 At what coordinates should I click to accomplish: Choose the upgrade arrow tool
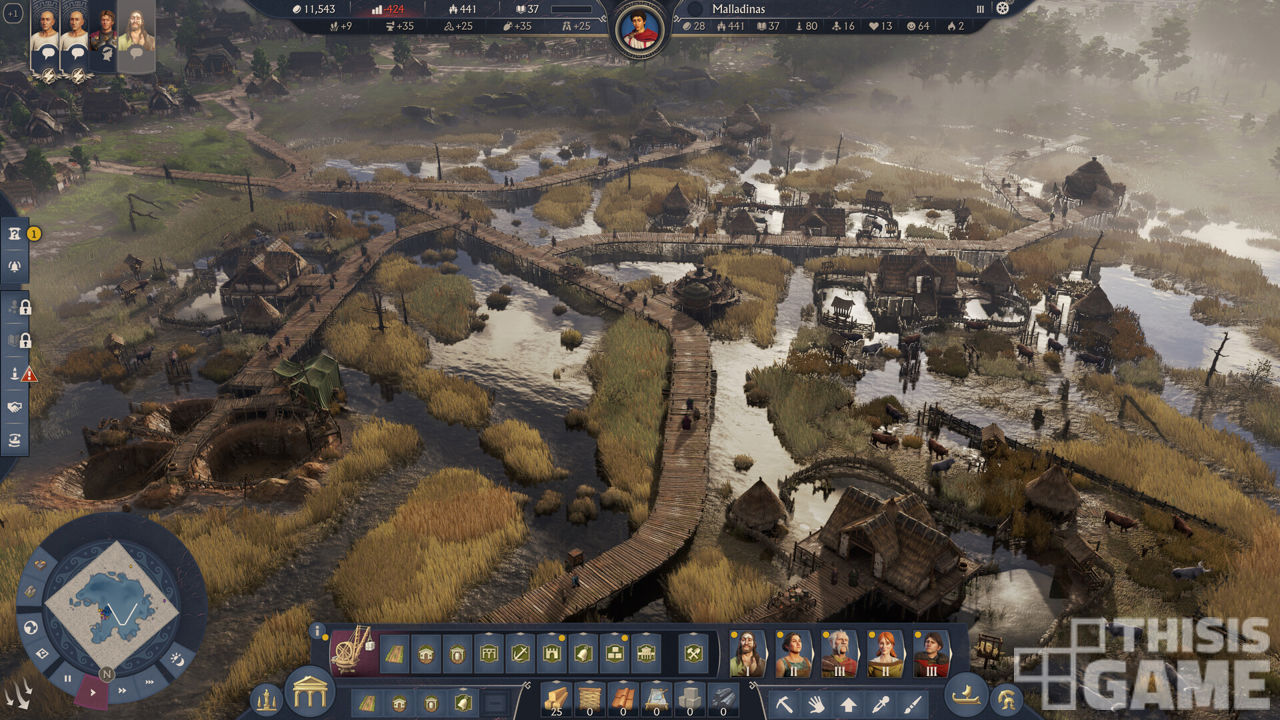click(x=848, y=703)
